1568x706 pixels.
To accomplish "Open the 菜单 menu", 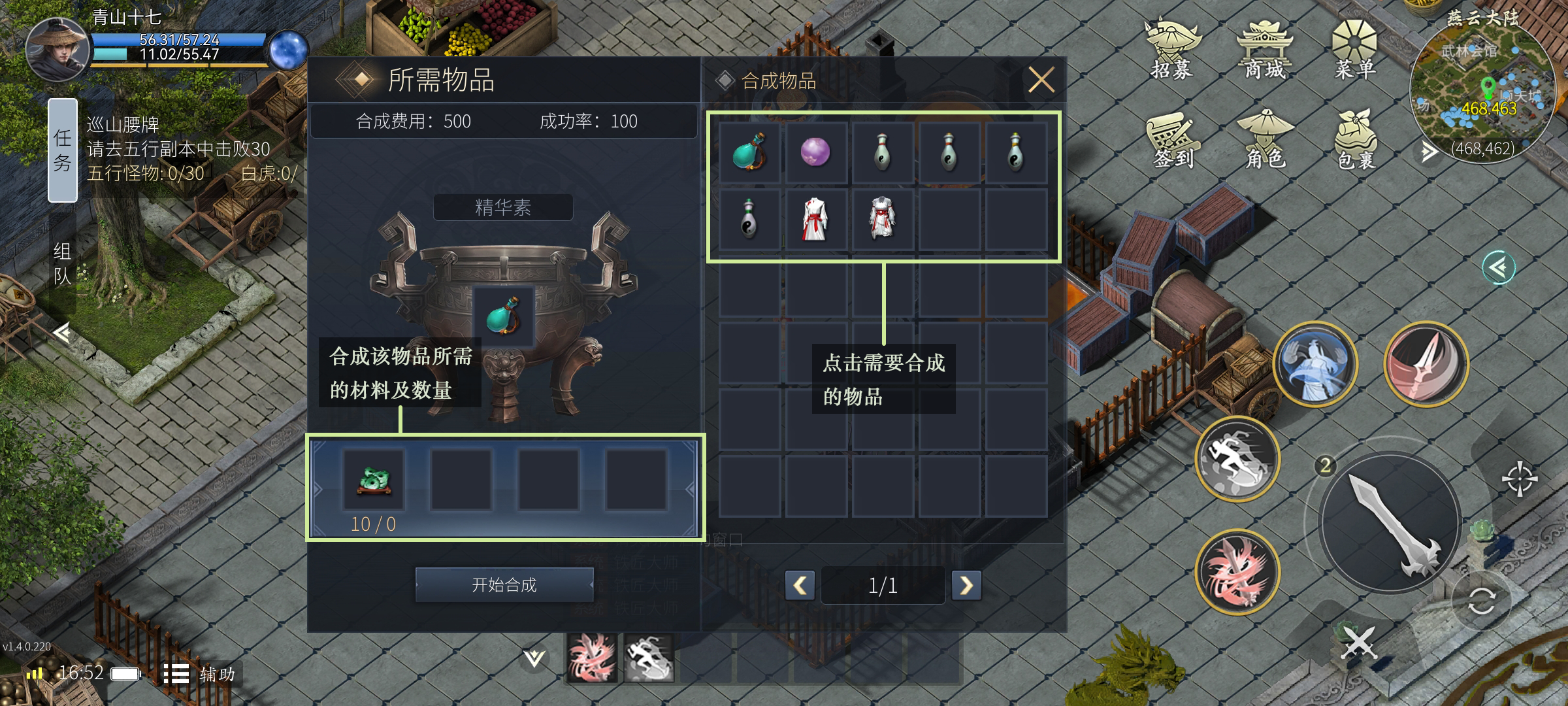I will pyautogui.click(x=1355, y=50).
